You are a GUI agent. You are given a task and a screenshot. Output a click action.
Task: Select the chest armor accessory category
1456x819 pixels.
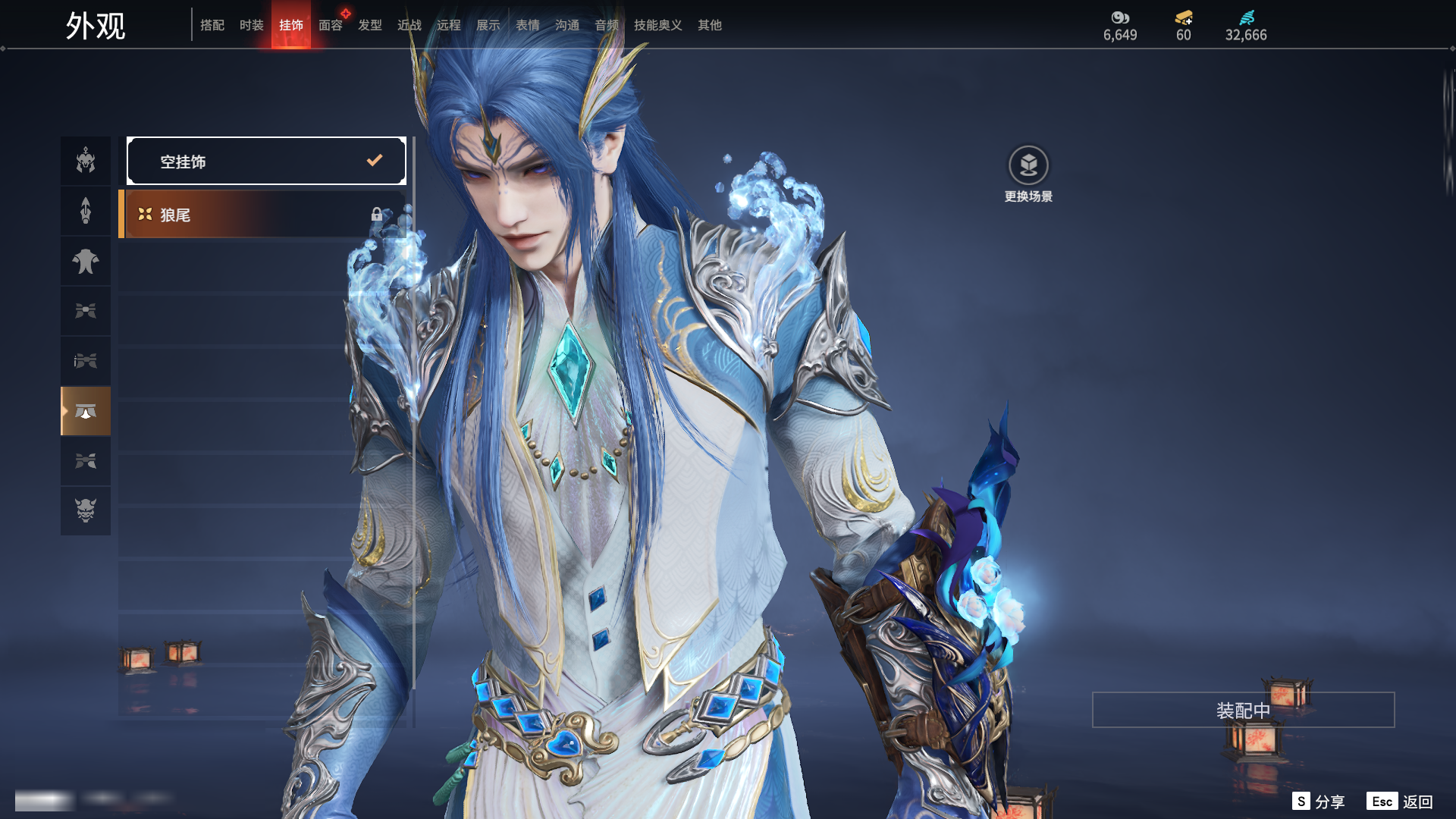point(86,262)
